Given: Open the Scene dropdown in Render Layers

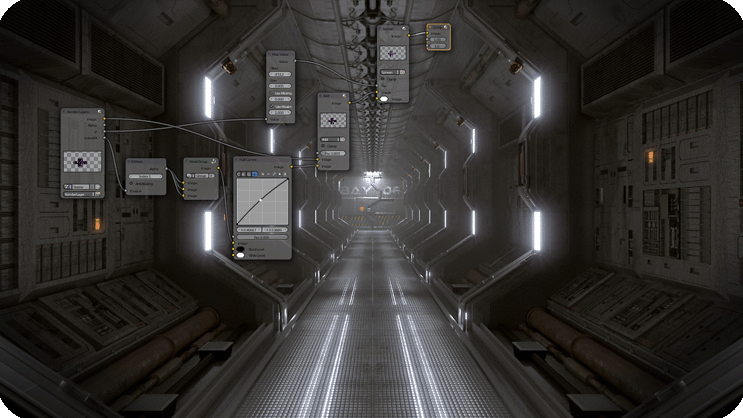Looking at the screenshot, I should [84, 186].
